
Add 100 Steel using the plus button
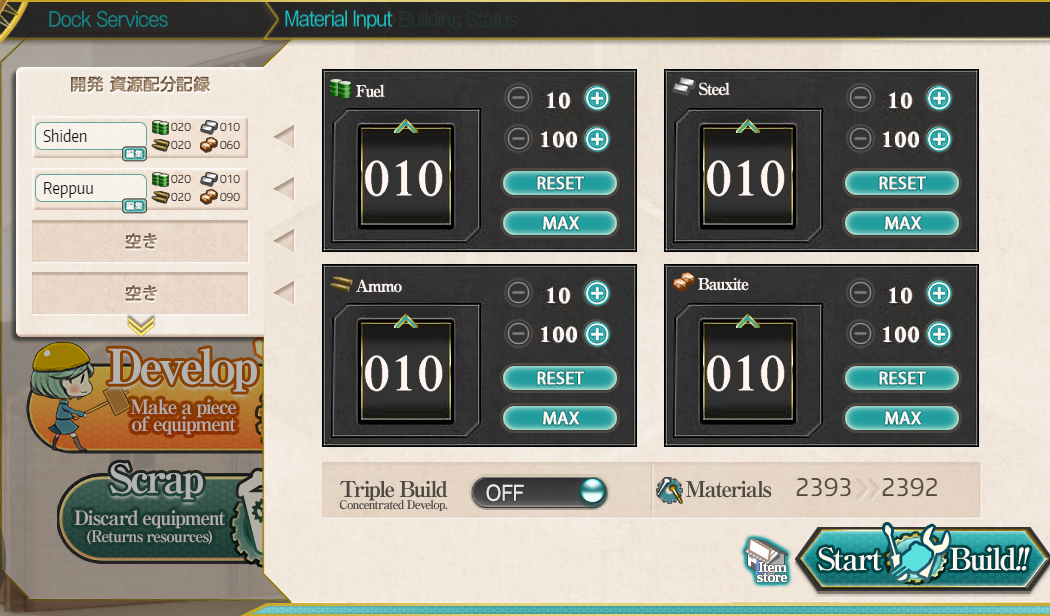[939, 139]
